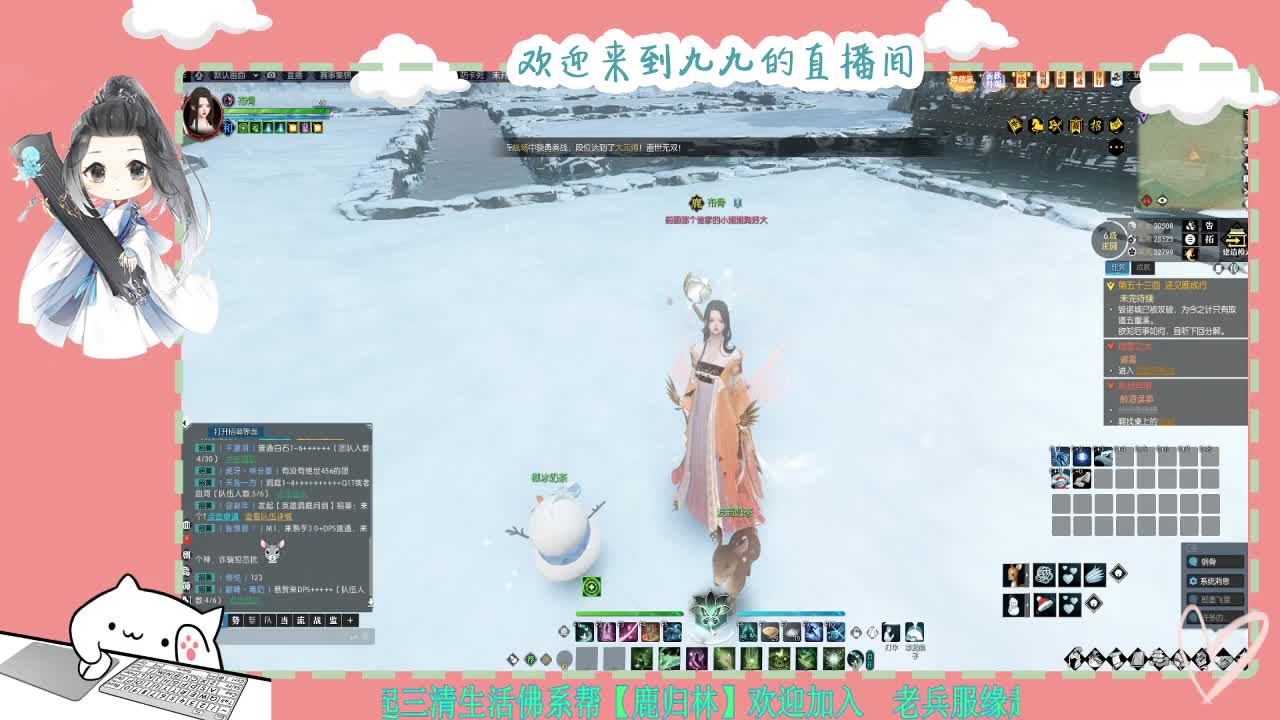Toggle the fist icon left of the F1 skill
This screenshot has height=720, width=1280.
tap(563, 631)
